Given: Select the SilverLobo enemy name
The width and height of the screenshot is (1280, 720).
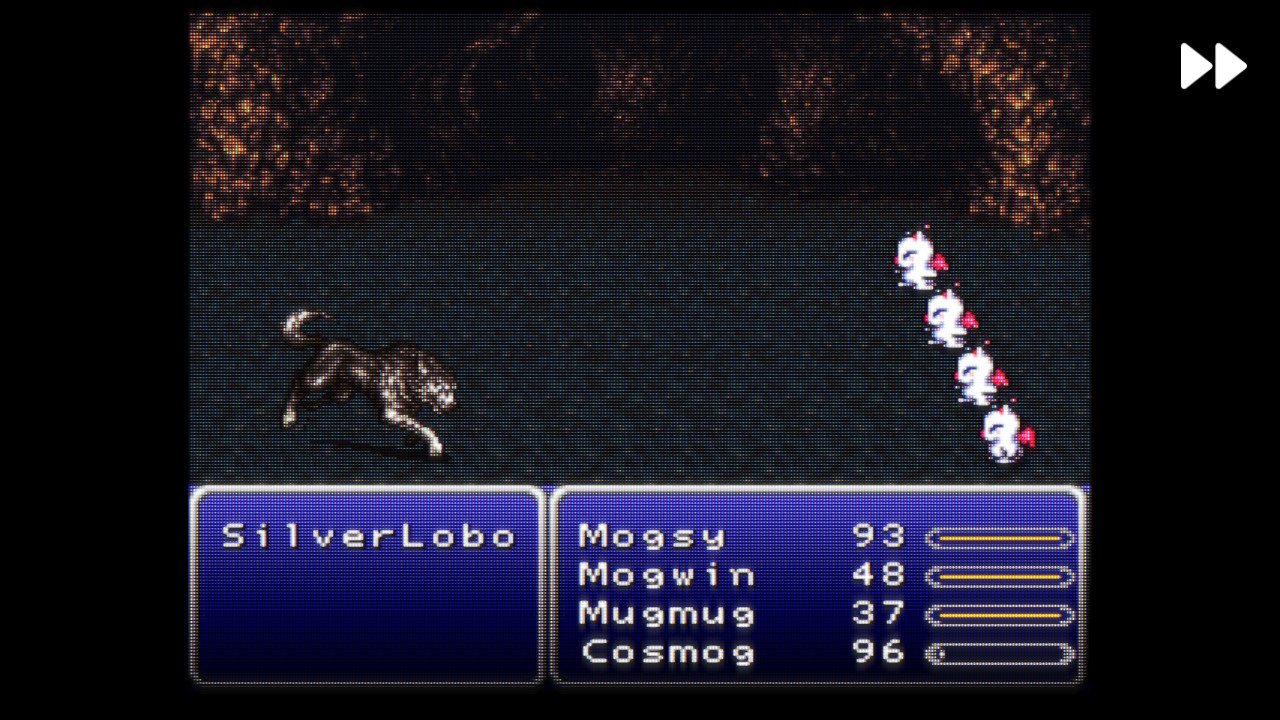Looking at the screenshot, I should 368,537.
